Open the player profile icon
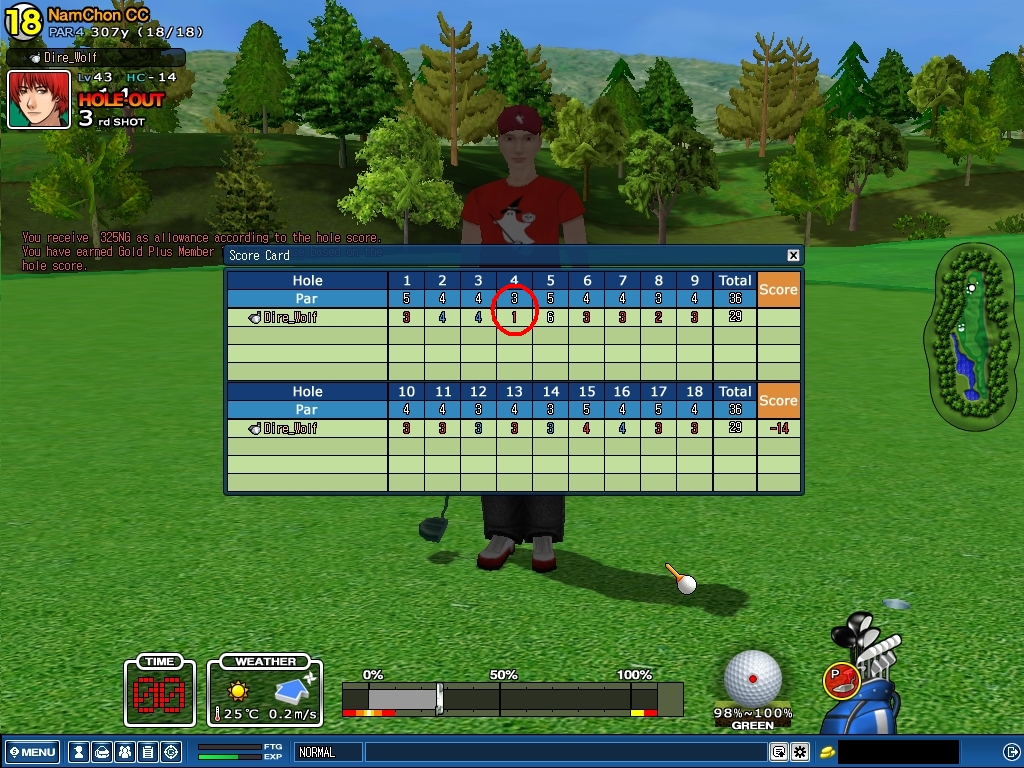The image size is (1024, 768). click(x=77, y=752)
